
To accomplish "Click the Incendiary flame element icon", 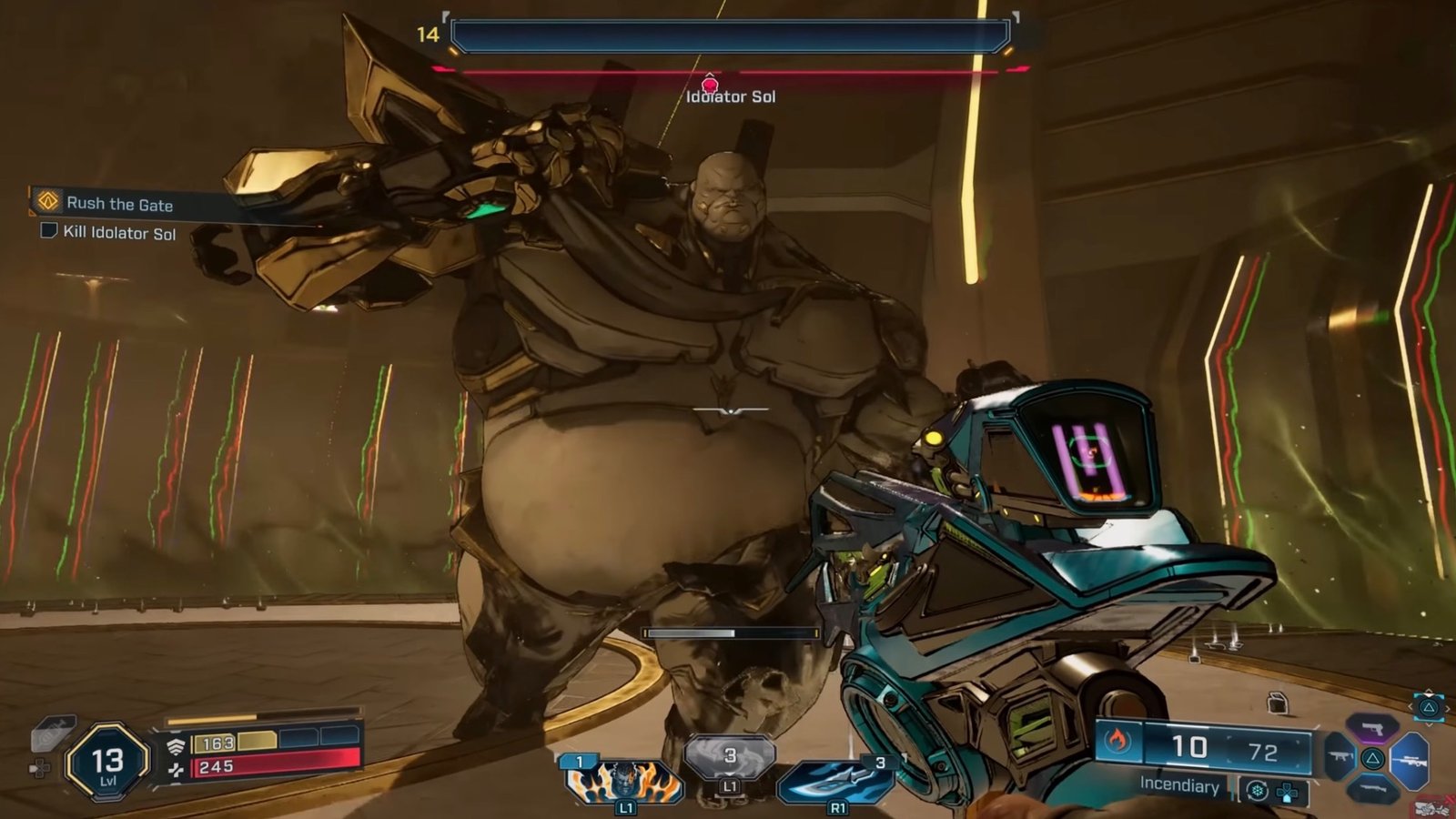I will tap(1117, 743).
